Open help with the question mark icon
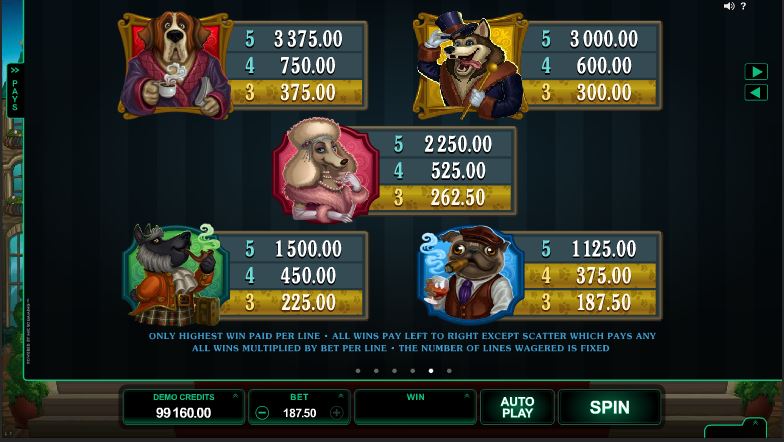Viewport: 784px width, 442px height. coord(743,7)
